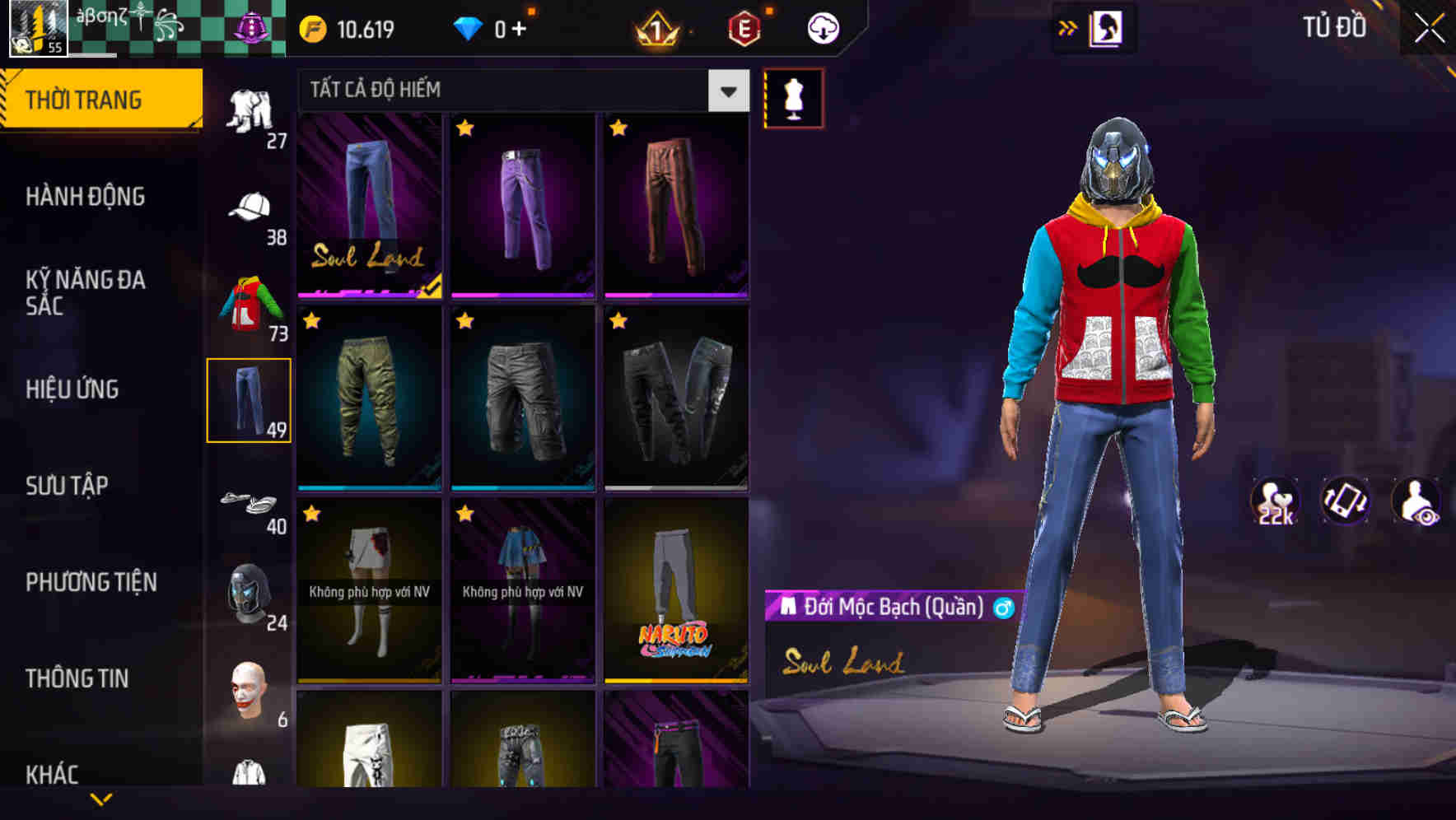Image resolution: width=1456 pixels, height=820 pixels.
Task: Select the slippers category icon showing 40
Action: coord(249,501)
